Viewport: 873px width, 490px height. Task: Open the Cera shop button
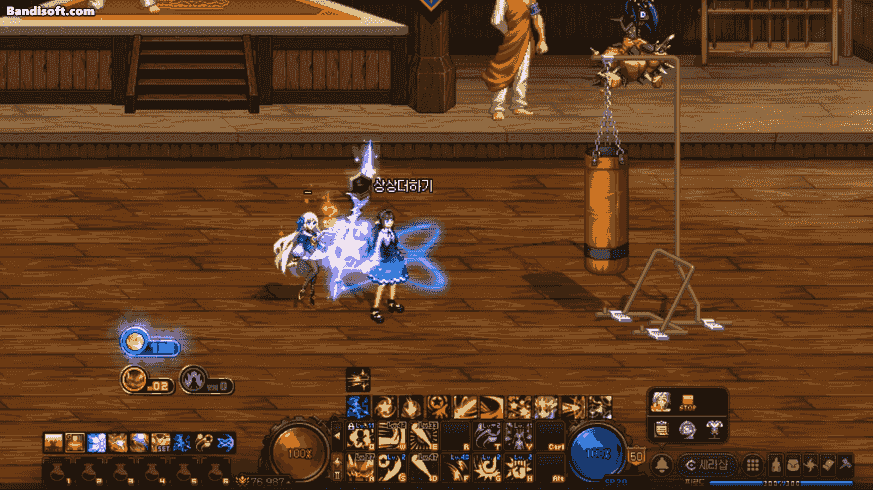tap(707, 465)
